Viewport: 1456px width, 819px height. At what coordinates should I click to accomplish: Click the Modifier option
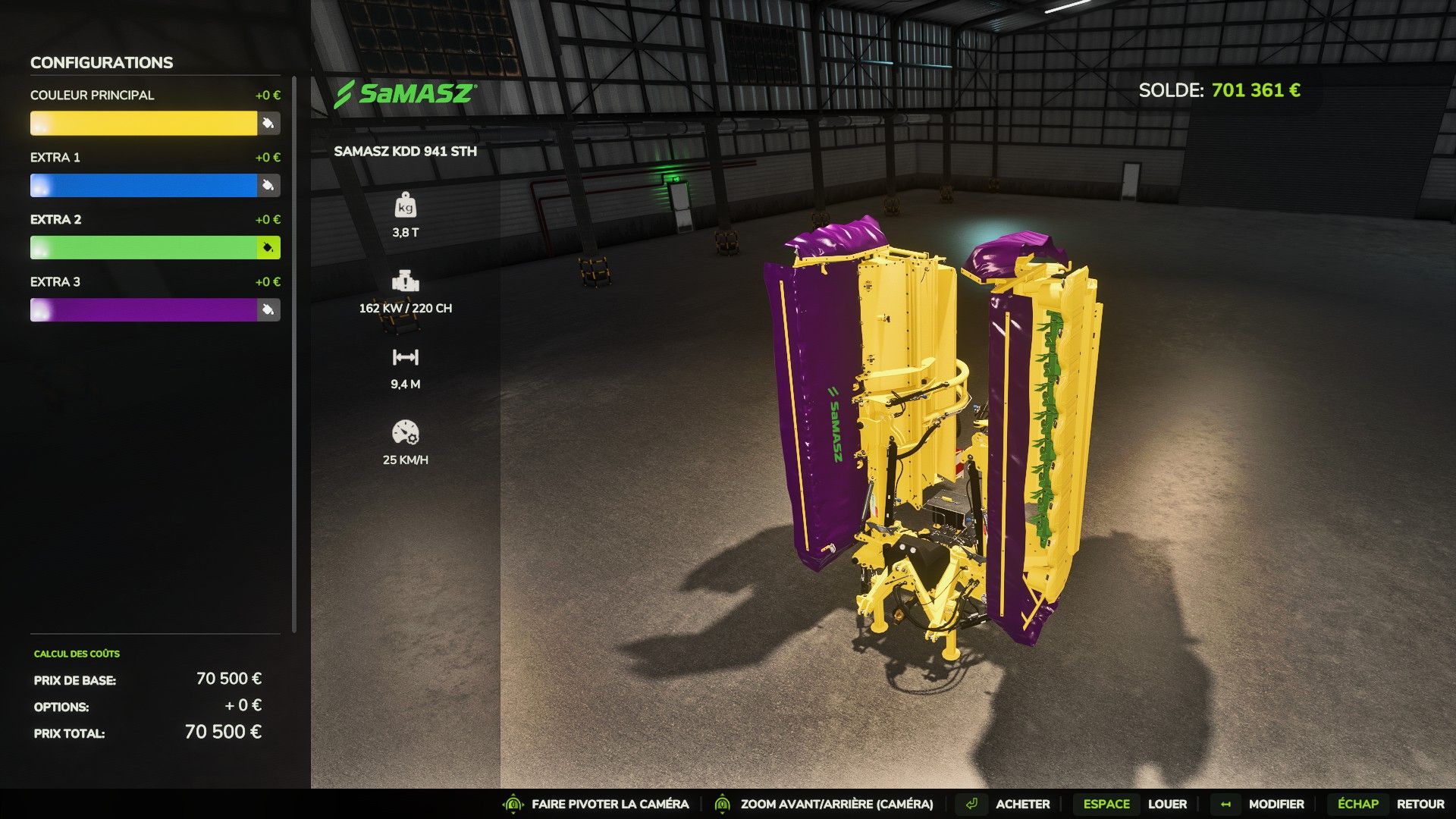point(1276,804)
